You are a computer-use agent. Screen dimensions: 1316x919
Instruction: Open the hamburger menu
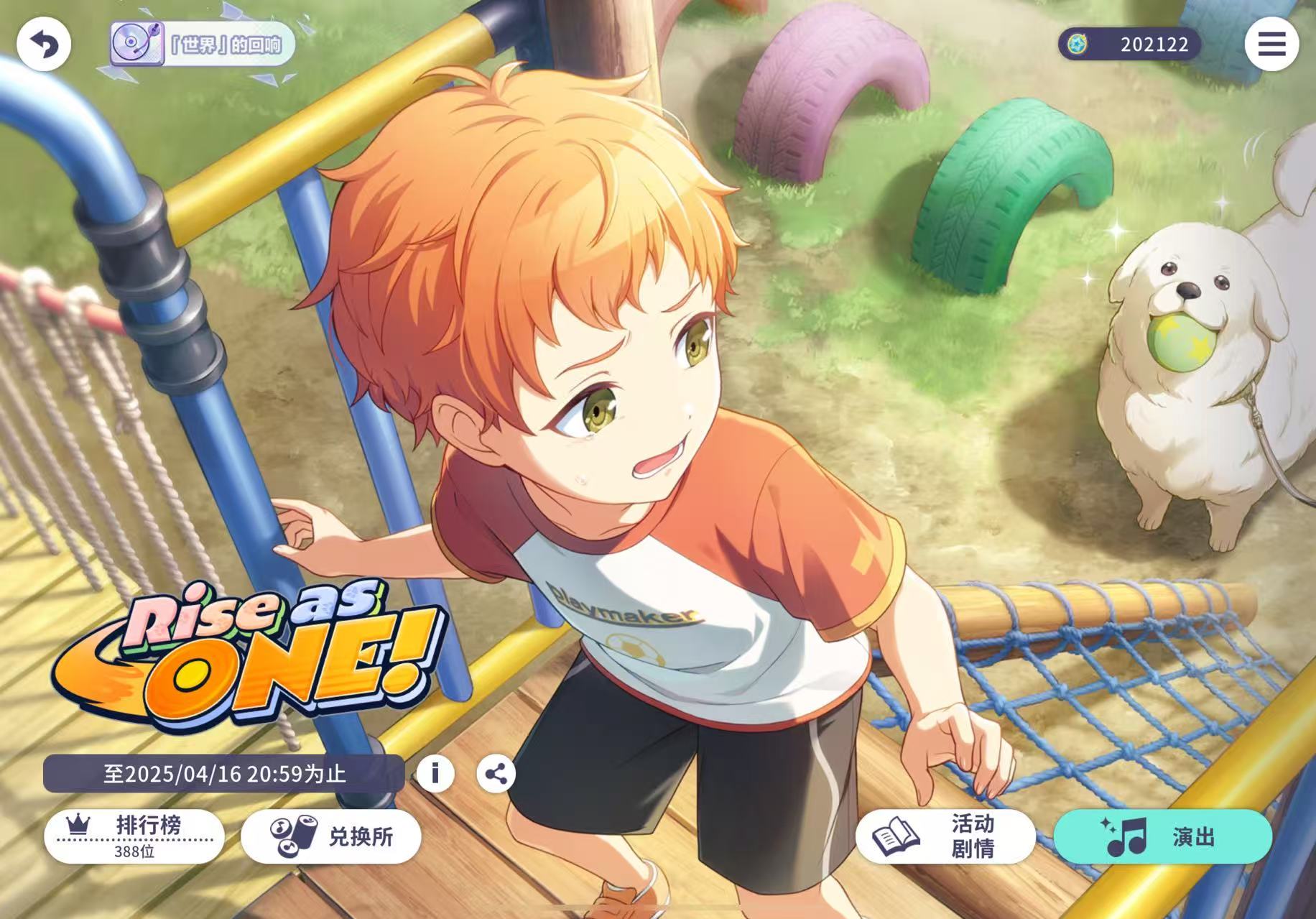(1271, 45)
